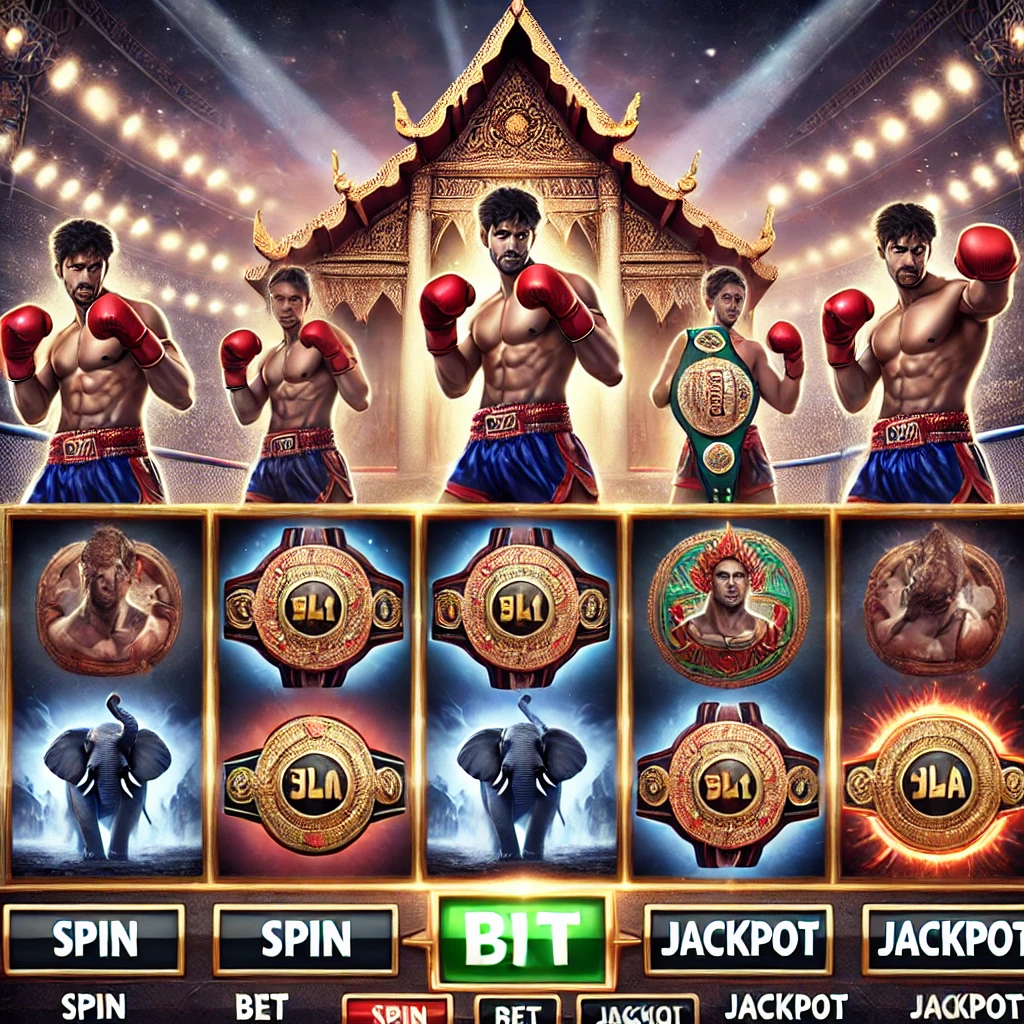Choose the small JACKPOT button beside BET
1024x1024 pixels.
point(637,1010)
